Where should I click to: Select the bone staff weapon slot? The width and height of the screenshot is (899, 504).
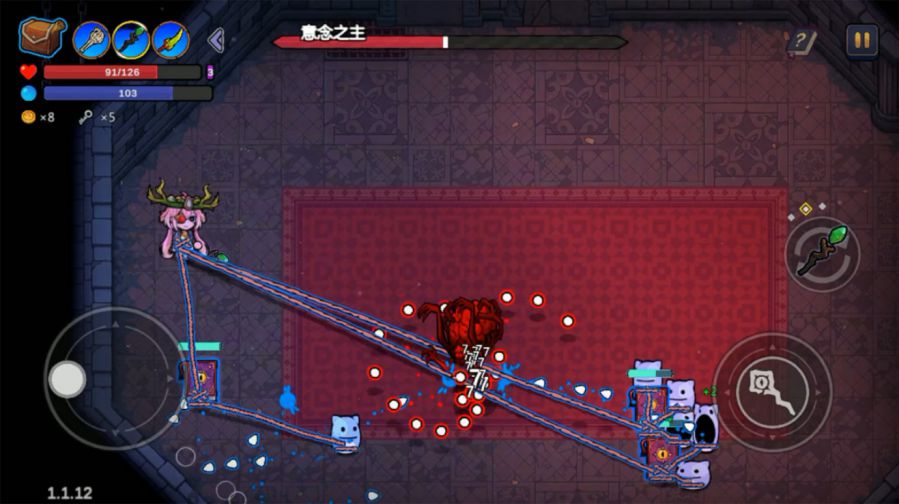tap(91, 40)
